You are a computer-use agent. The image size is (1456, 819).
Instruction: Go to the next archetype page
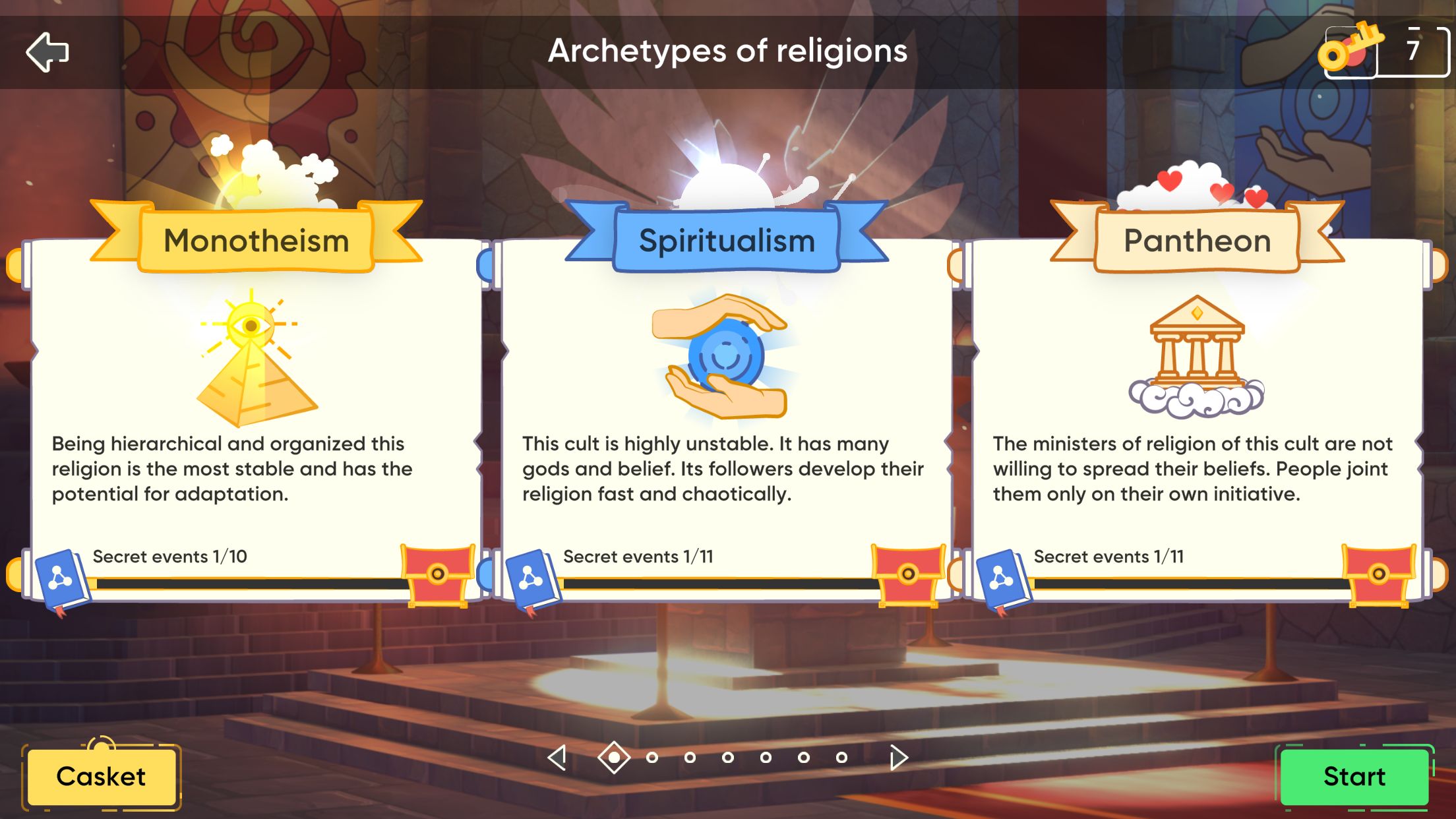(897, 757)
